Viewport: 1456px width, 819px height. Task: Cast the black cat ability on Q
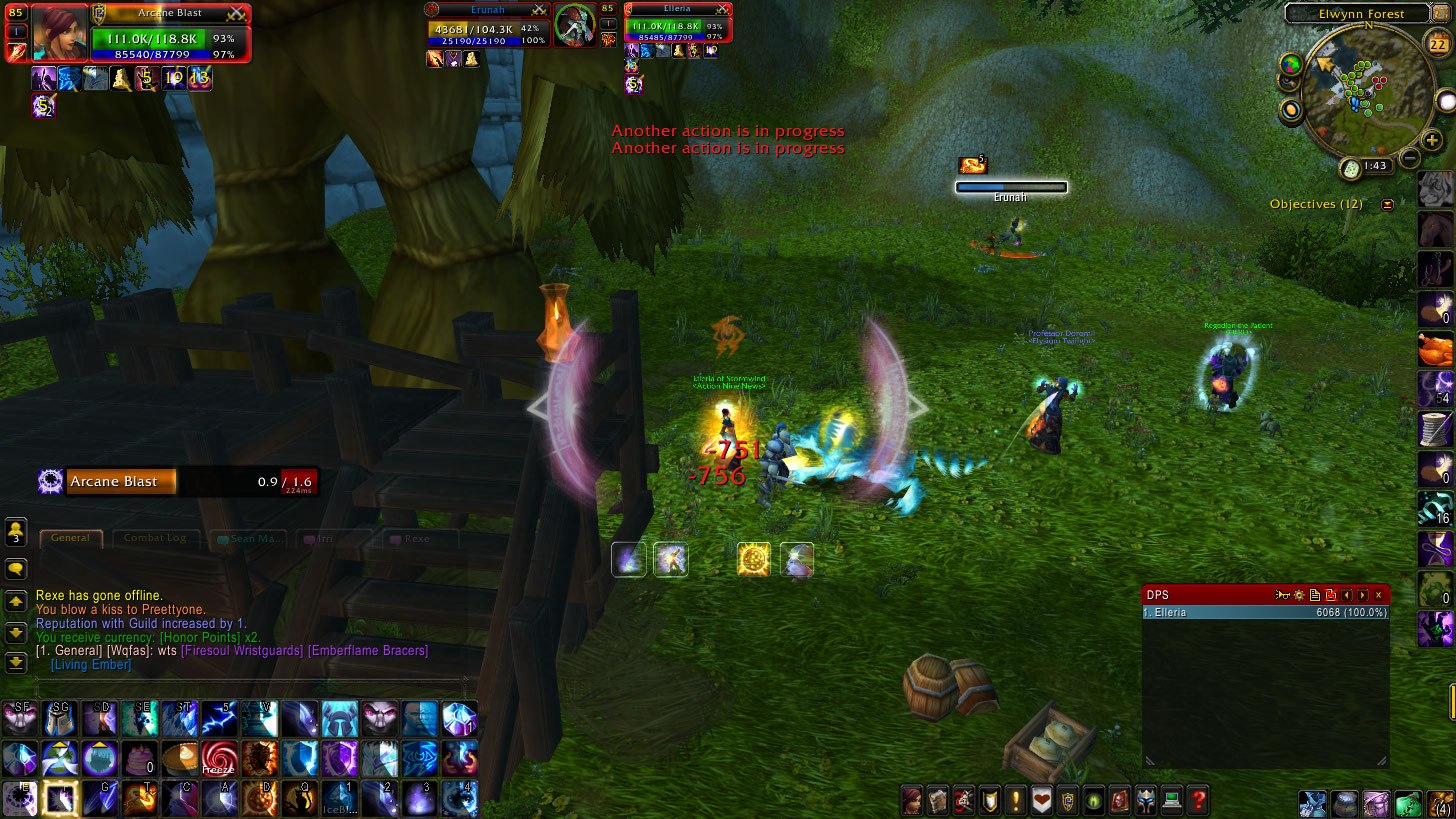[299, 799]
